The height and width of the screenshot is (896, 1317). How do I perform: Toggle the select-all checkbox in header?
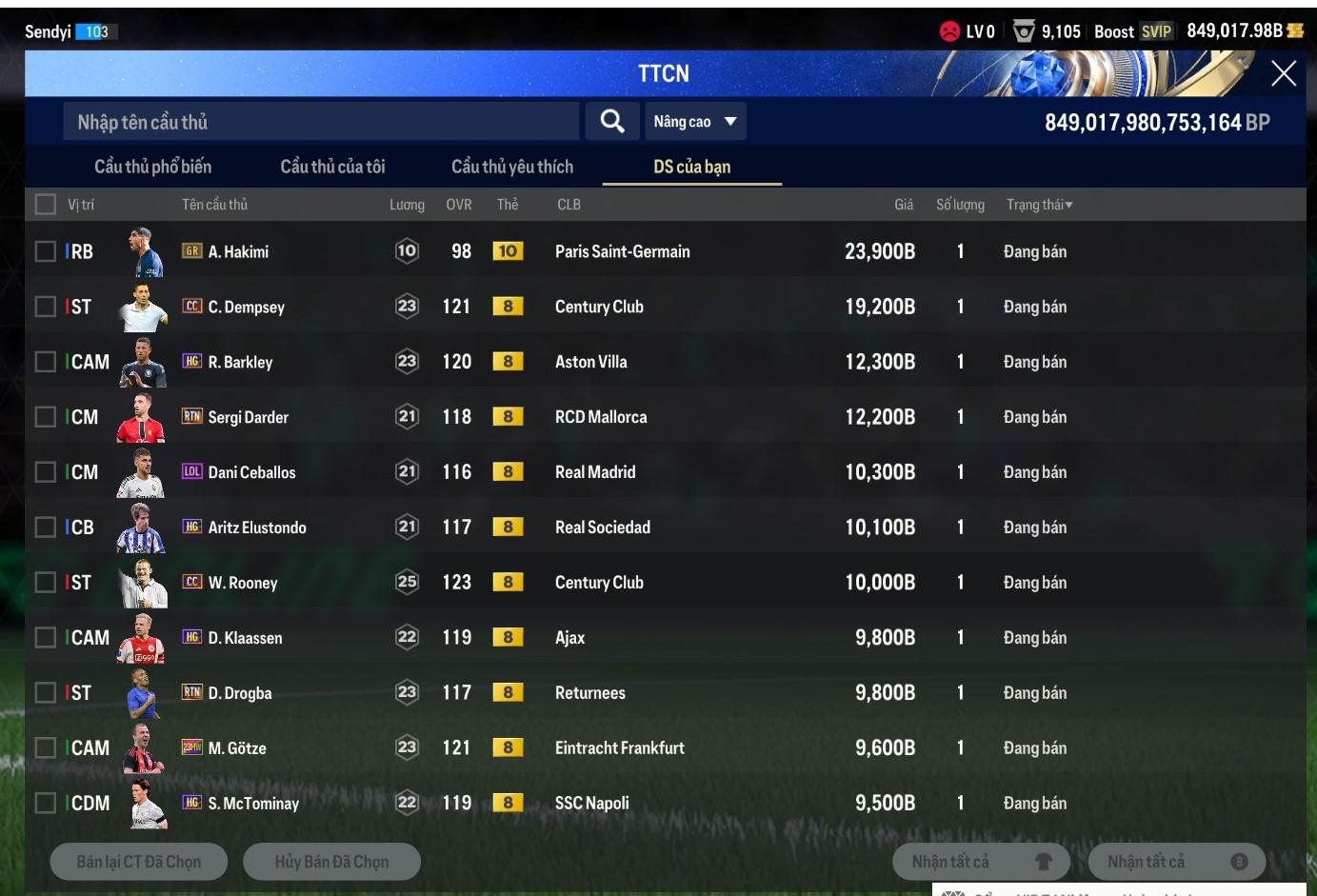(45, 204)
